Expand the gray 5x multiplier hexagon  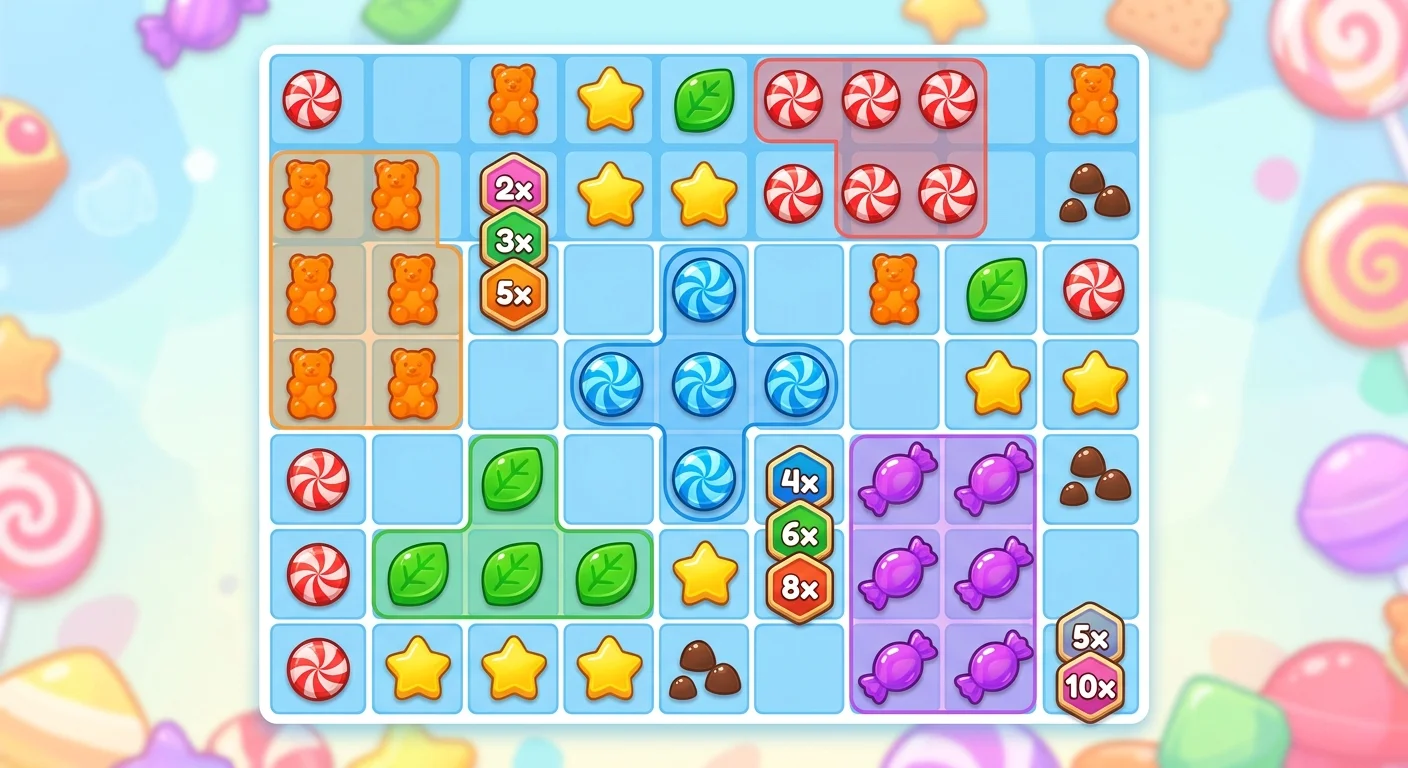click(x=1088, y=638)
